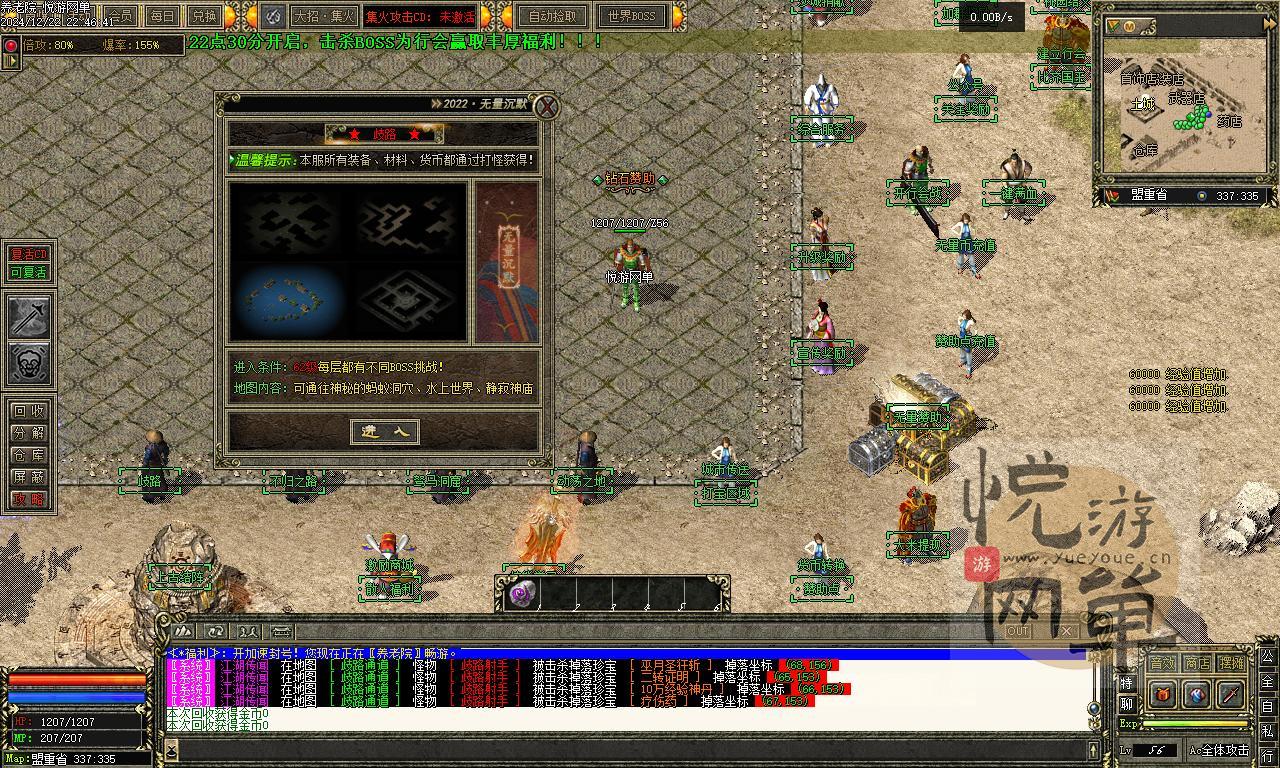Open the red 攻略 guide

pos(29,499)
